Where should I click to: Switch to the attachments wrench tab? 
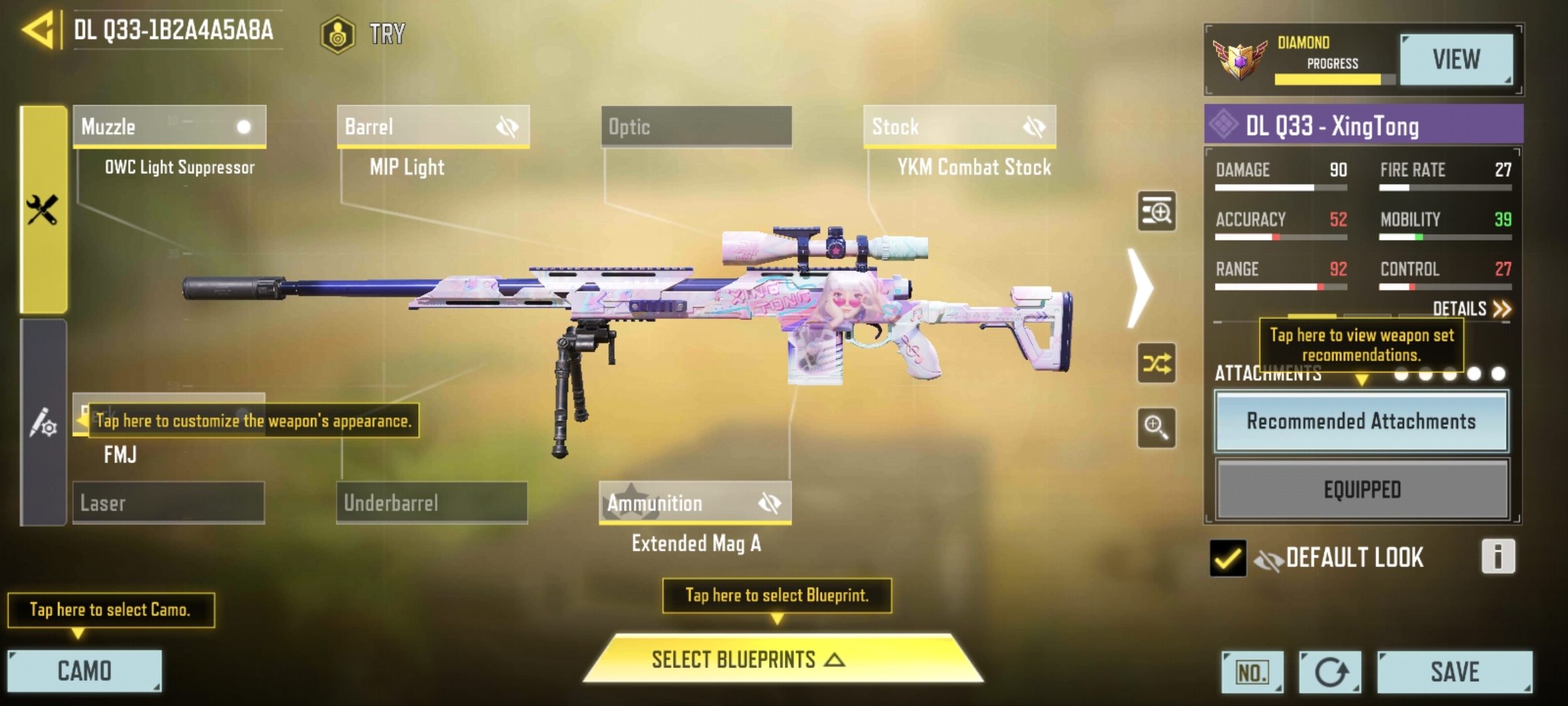(43, 210)
